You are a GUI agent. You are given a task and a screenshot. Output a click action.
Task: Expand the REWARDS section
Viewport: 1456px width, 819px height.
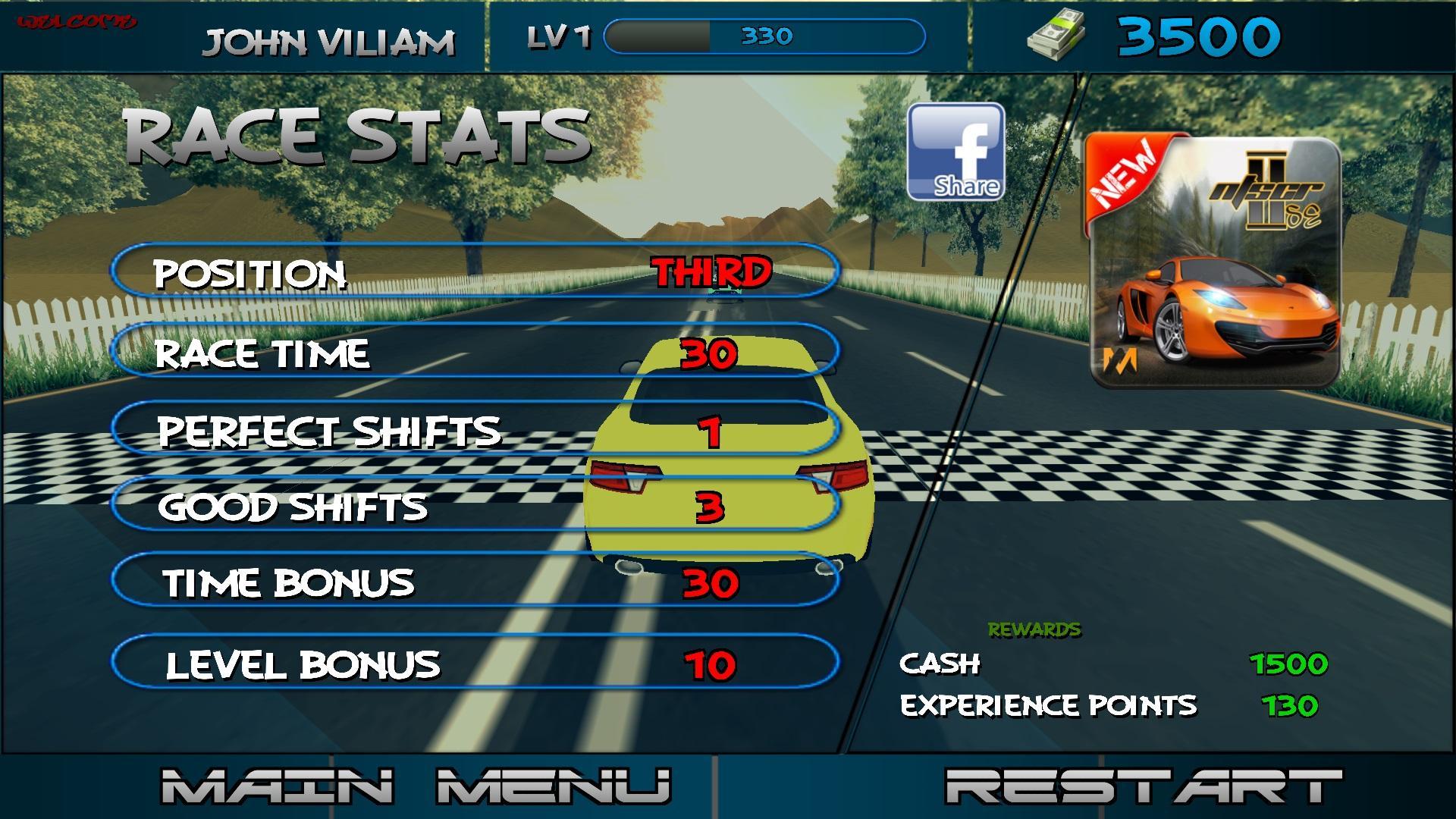click(x=1034, y=628)
